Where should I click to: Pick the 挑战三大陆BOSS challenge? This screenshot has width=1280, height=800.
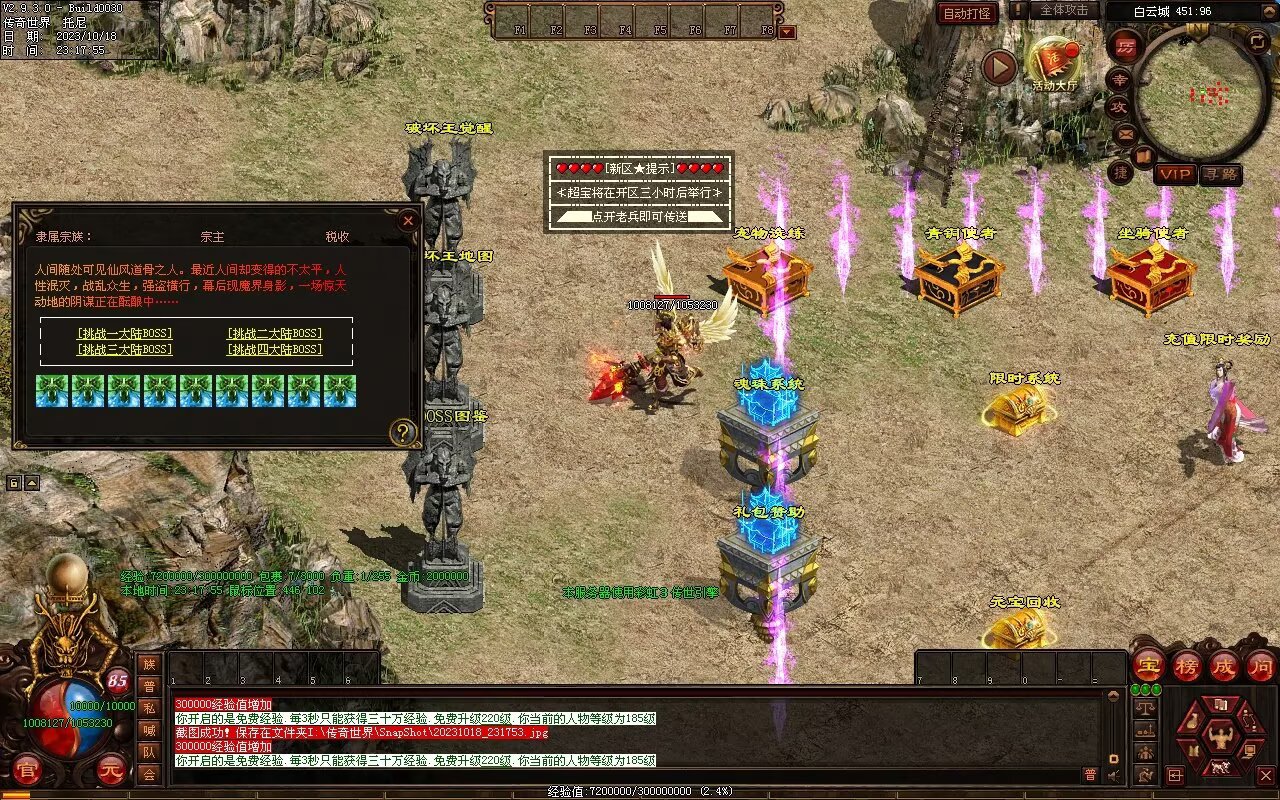(x=124, y=349)
